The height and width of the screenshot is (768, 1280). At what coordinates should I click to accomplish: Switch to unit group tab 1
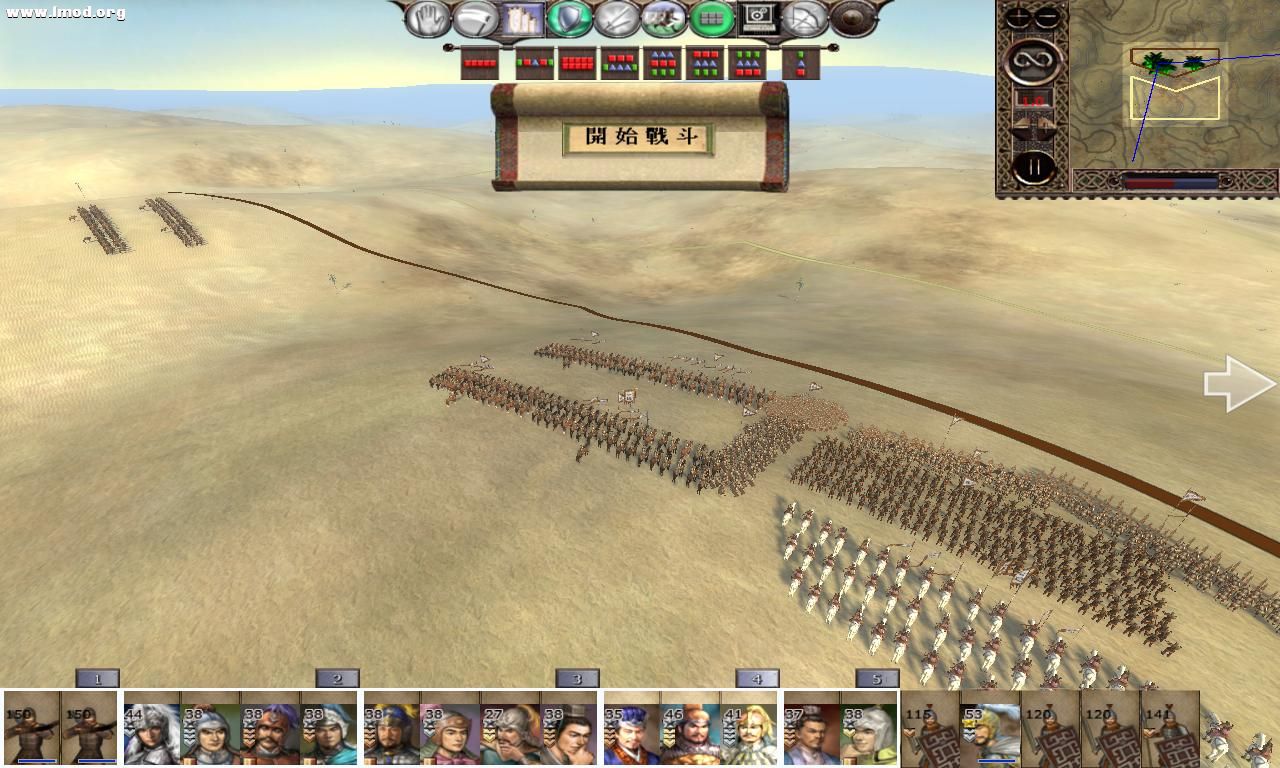coord(99,678)
